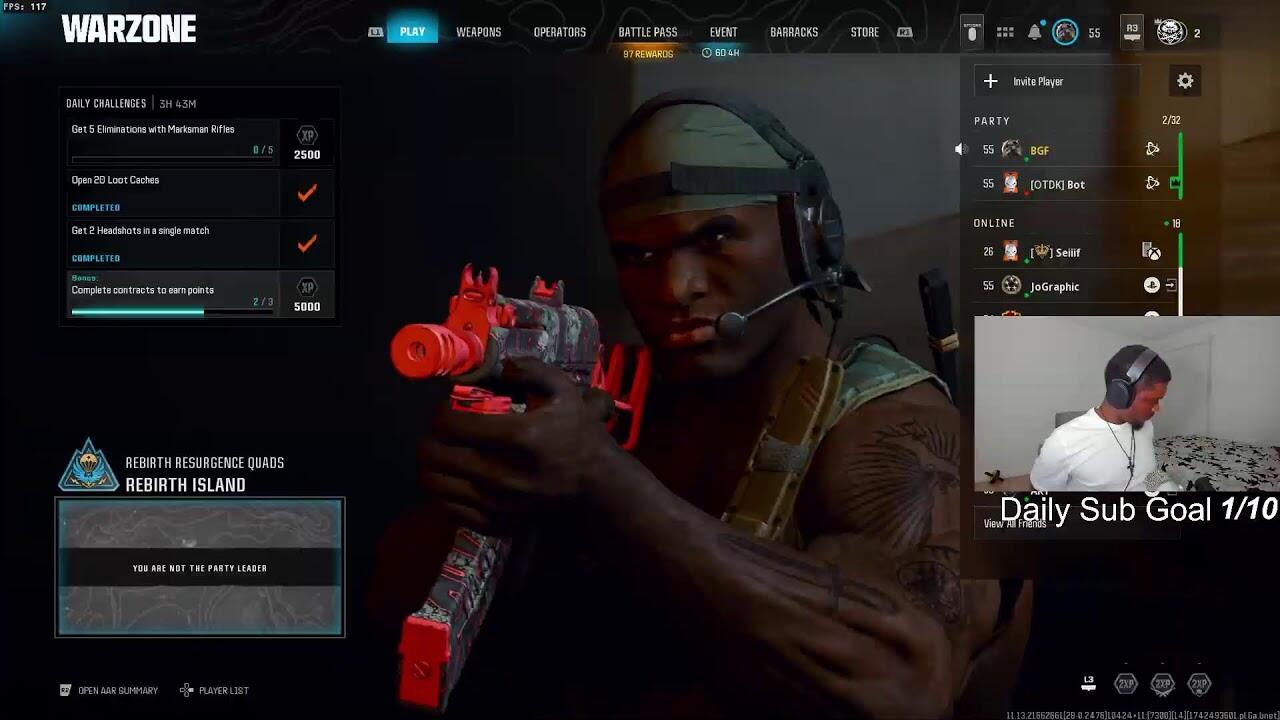The height and width of the screenshot is (720, 1280).
Task: Open the Operators tab
Action: (x=559, y=32)
